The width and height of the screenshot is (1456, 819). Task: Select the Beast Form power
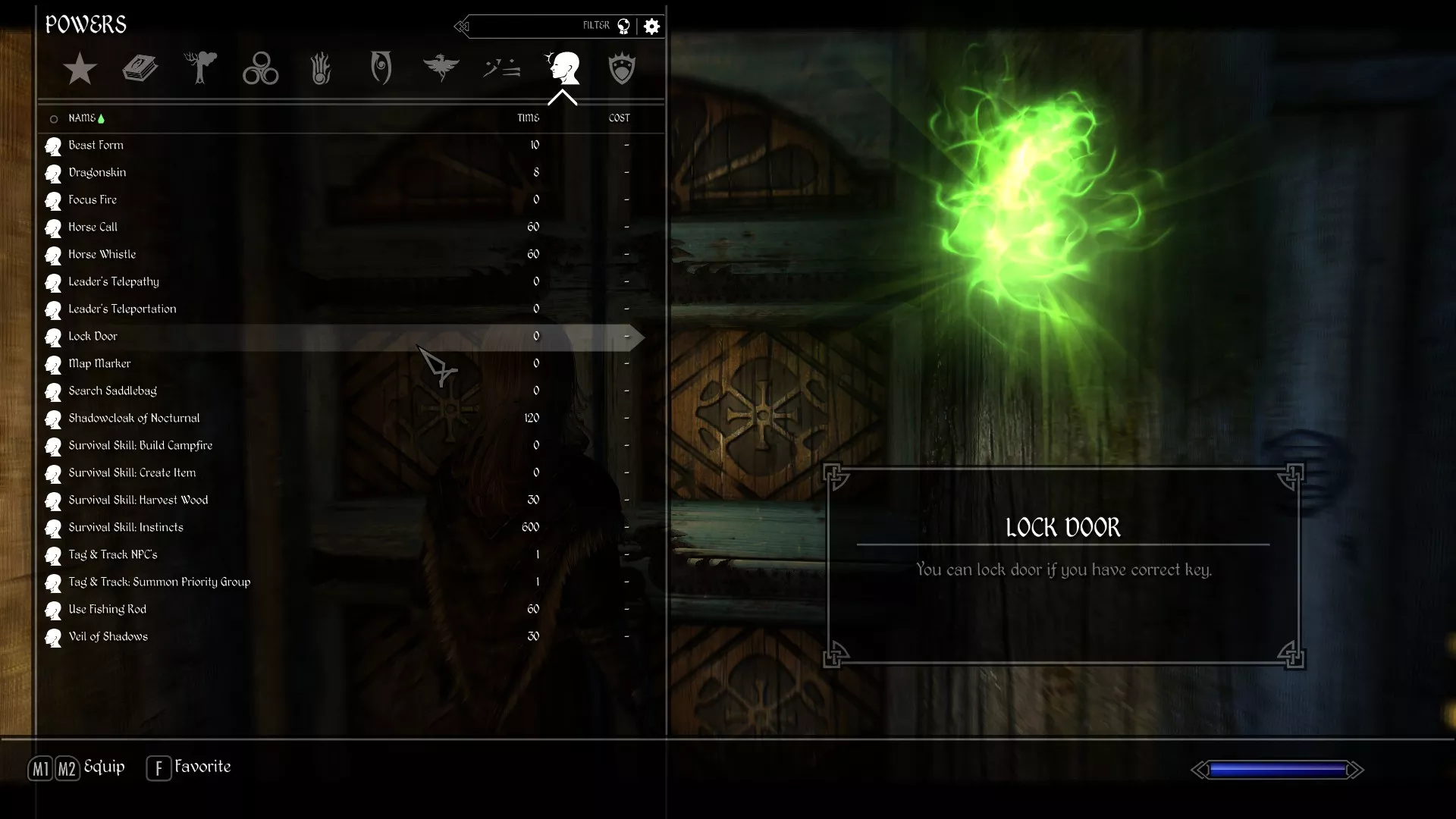point(96,146)
